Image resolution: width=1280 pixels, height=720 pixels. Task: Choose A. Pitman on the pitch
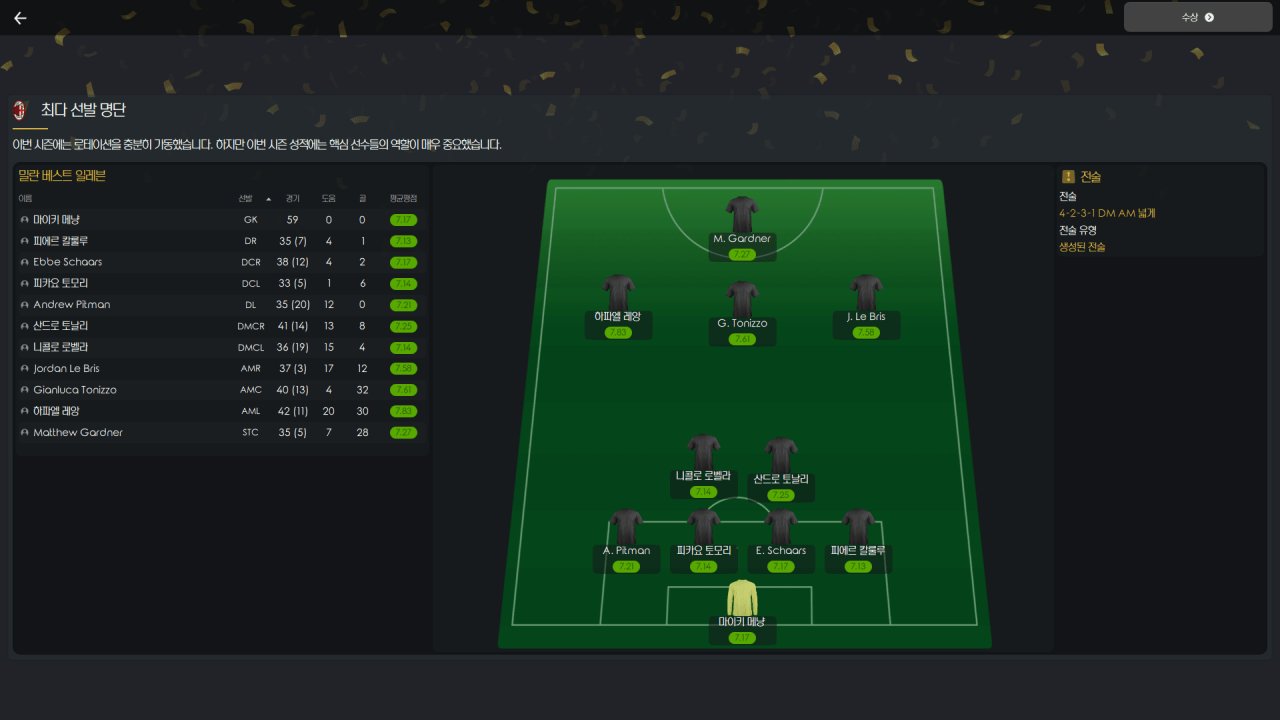coord(626,527)
